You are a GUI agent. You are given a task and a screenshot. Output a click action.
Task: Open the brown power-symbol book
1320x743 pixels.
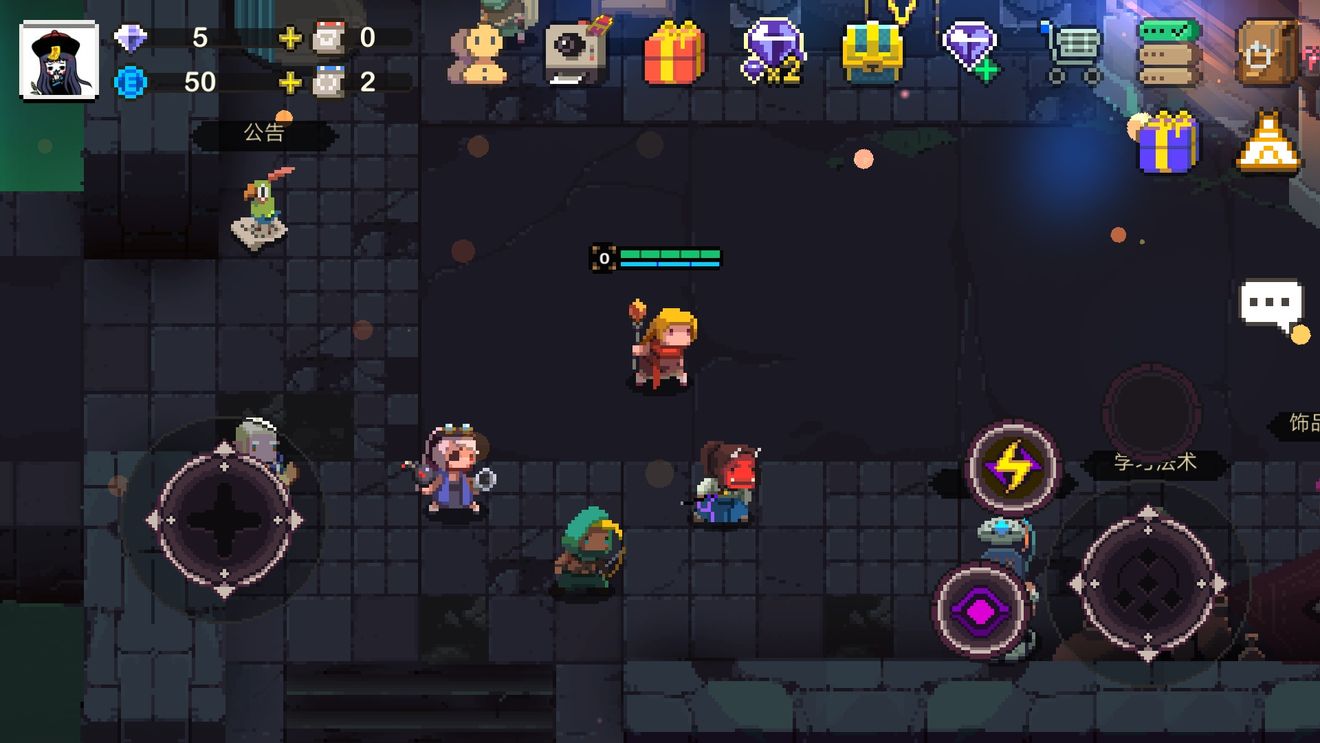tap(1266, 52)
